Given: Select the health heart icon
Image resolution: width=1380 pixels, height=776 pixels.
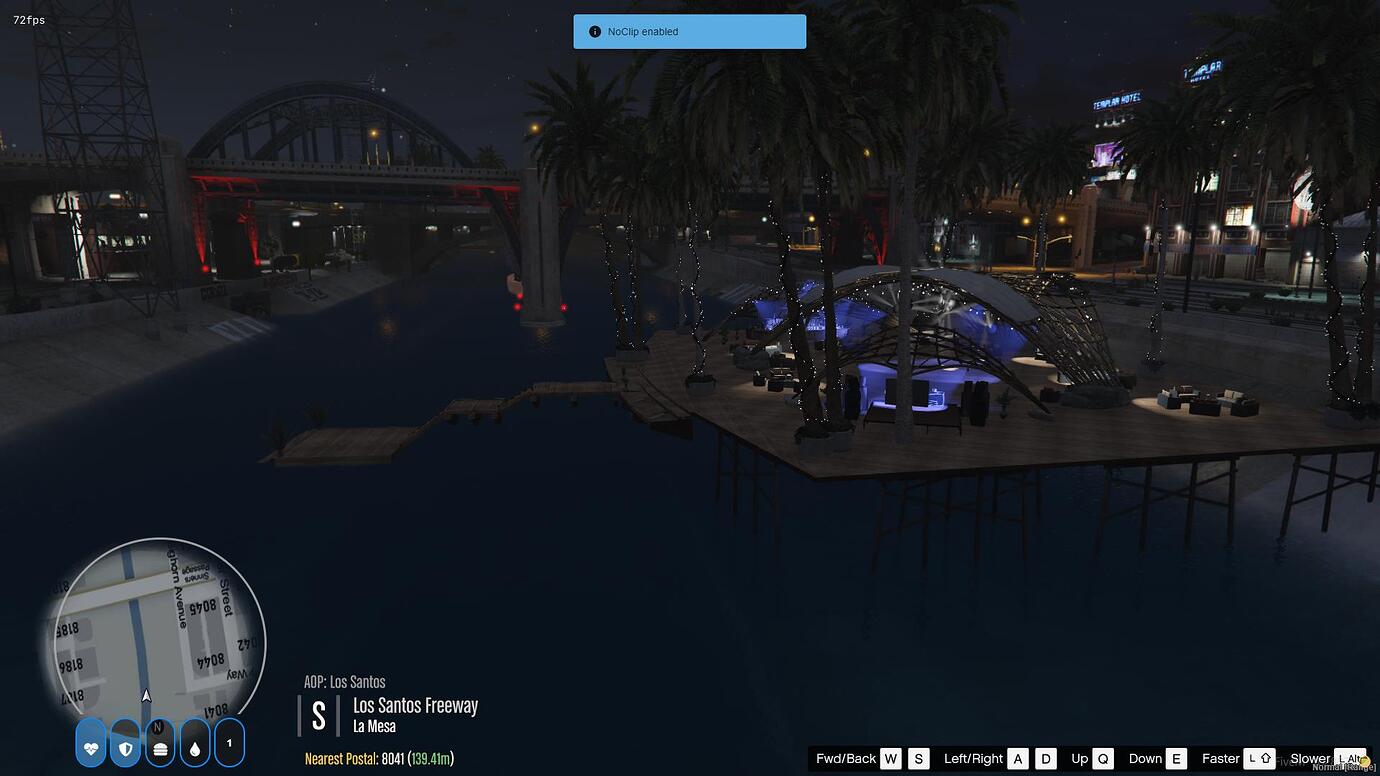Looking at the screenshot, I should coord(90,743).
